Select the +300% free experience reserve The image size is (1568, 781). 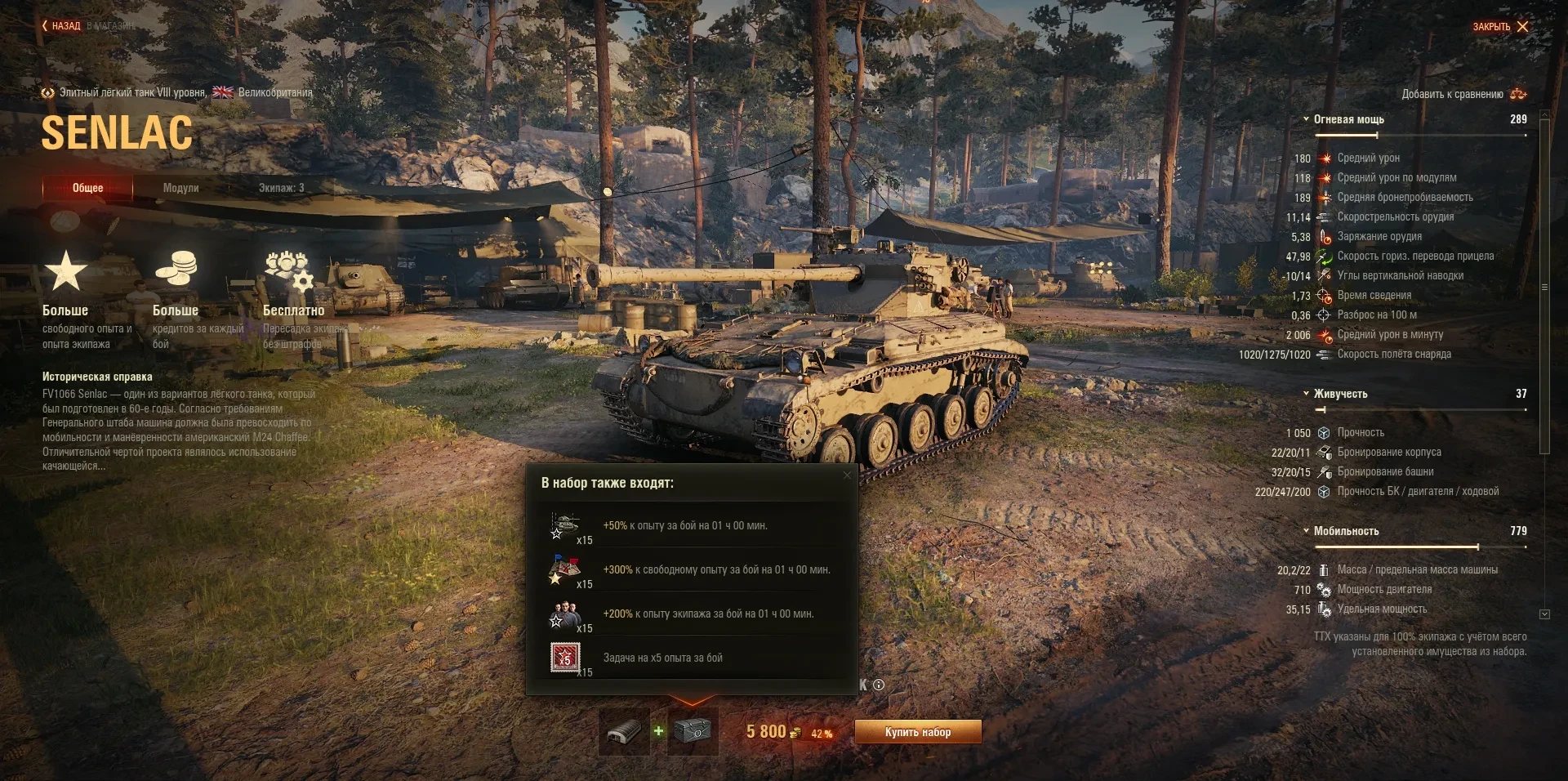[x=565, y=570]
